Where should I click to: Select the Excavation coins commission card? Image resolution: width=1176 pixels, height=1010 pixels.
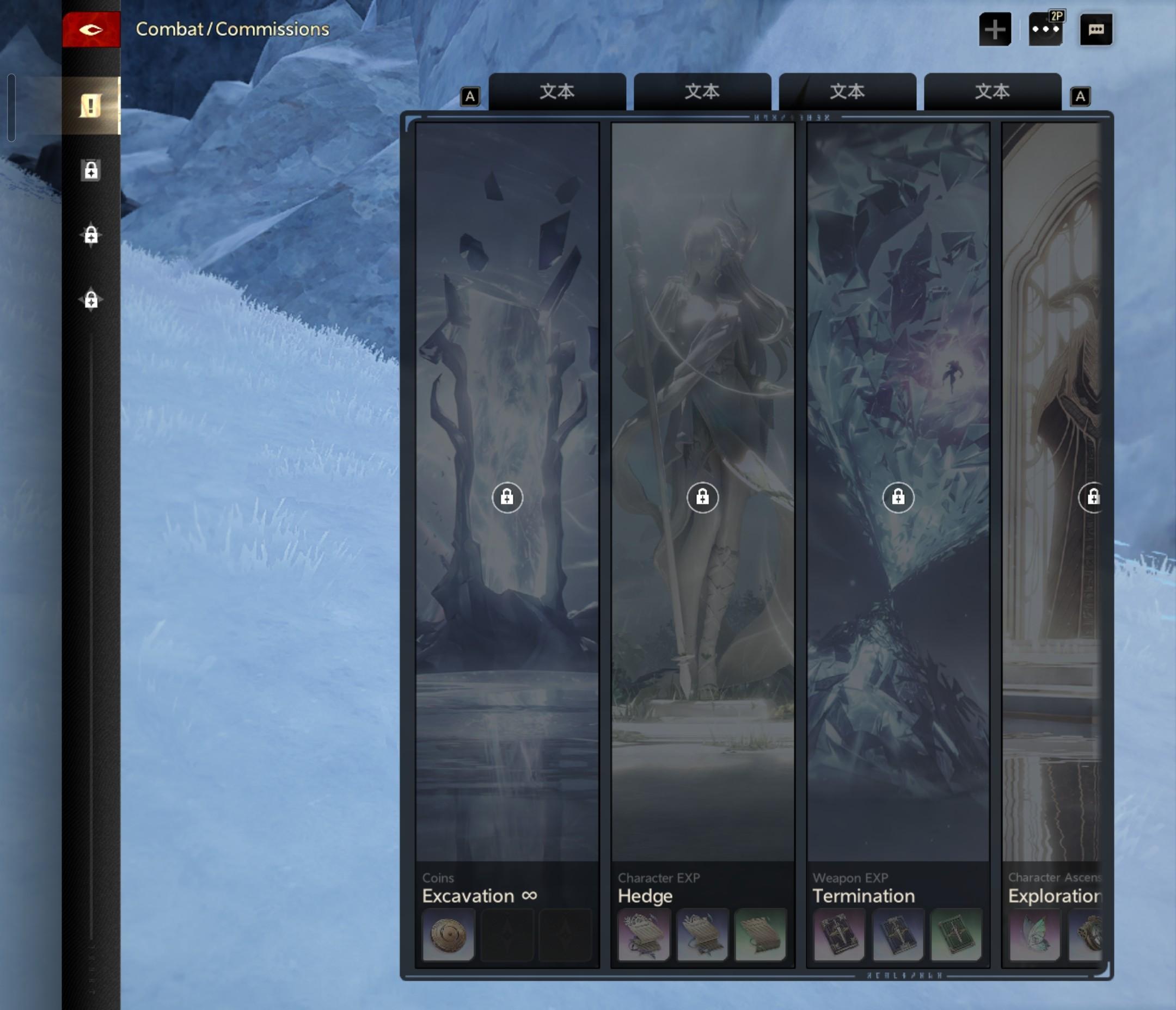point(507,497)
